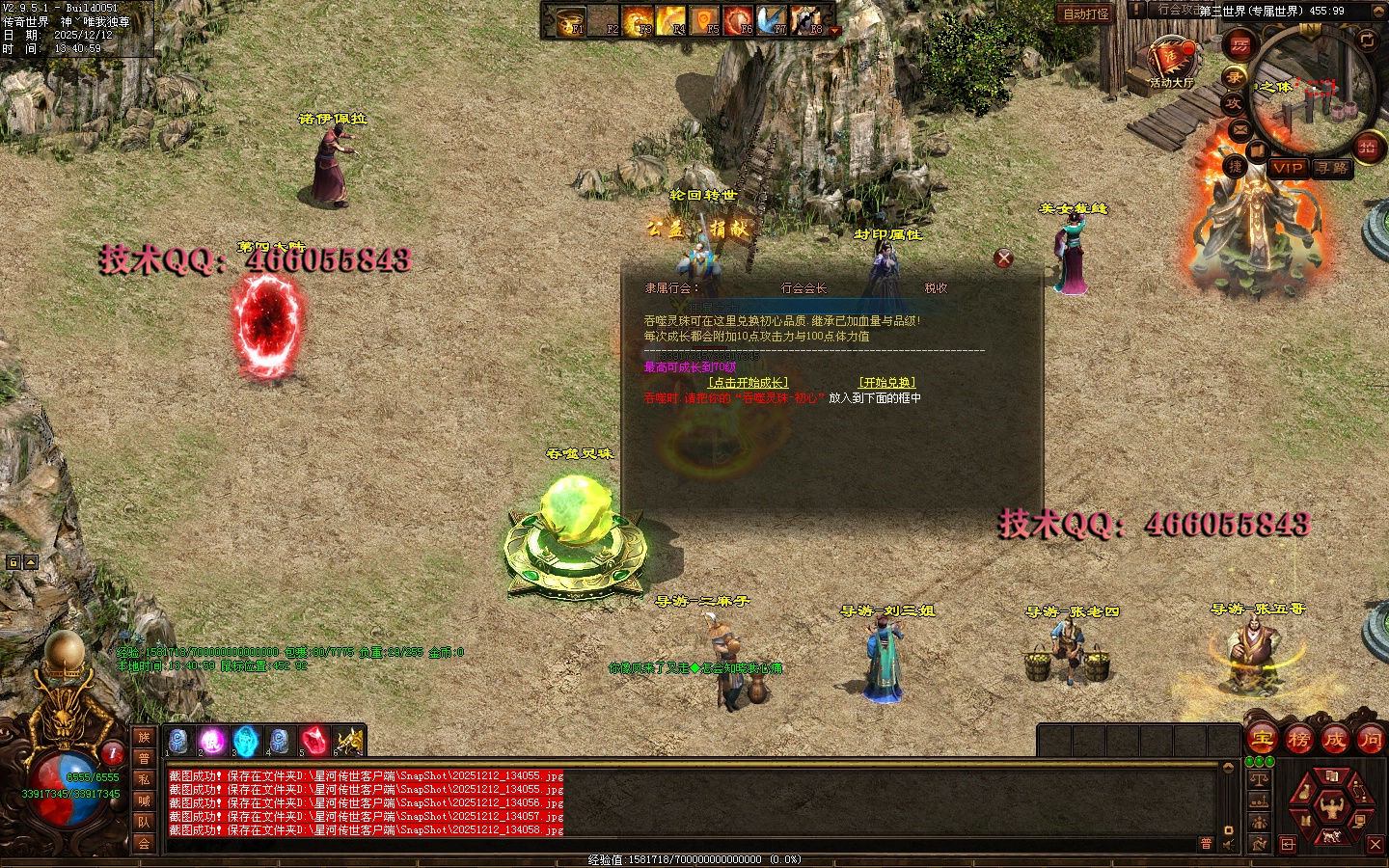Image resolution: width=1389 pixels, height=868 pixels.
Task: Open the 宝 treasure shop button
Action: click(x=1263, y=740)
